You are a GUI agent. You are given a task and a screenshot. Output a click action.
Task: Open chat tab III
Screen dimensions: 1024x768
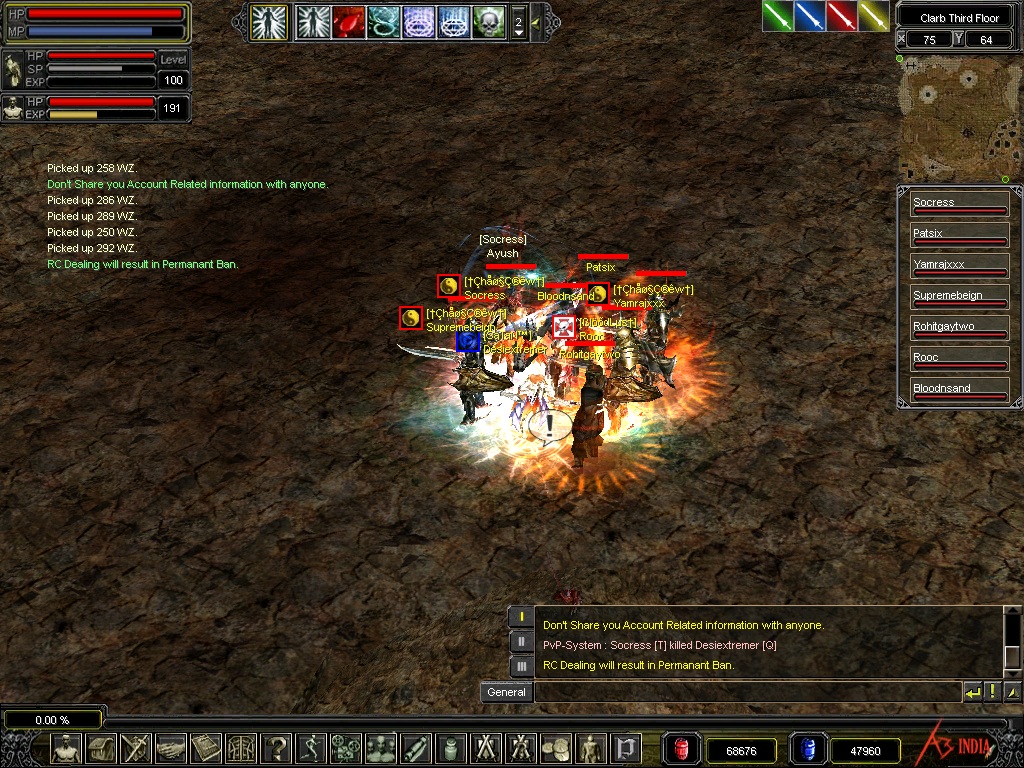pyautogui.click(x=521, y=666)
